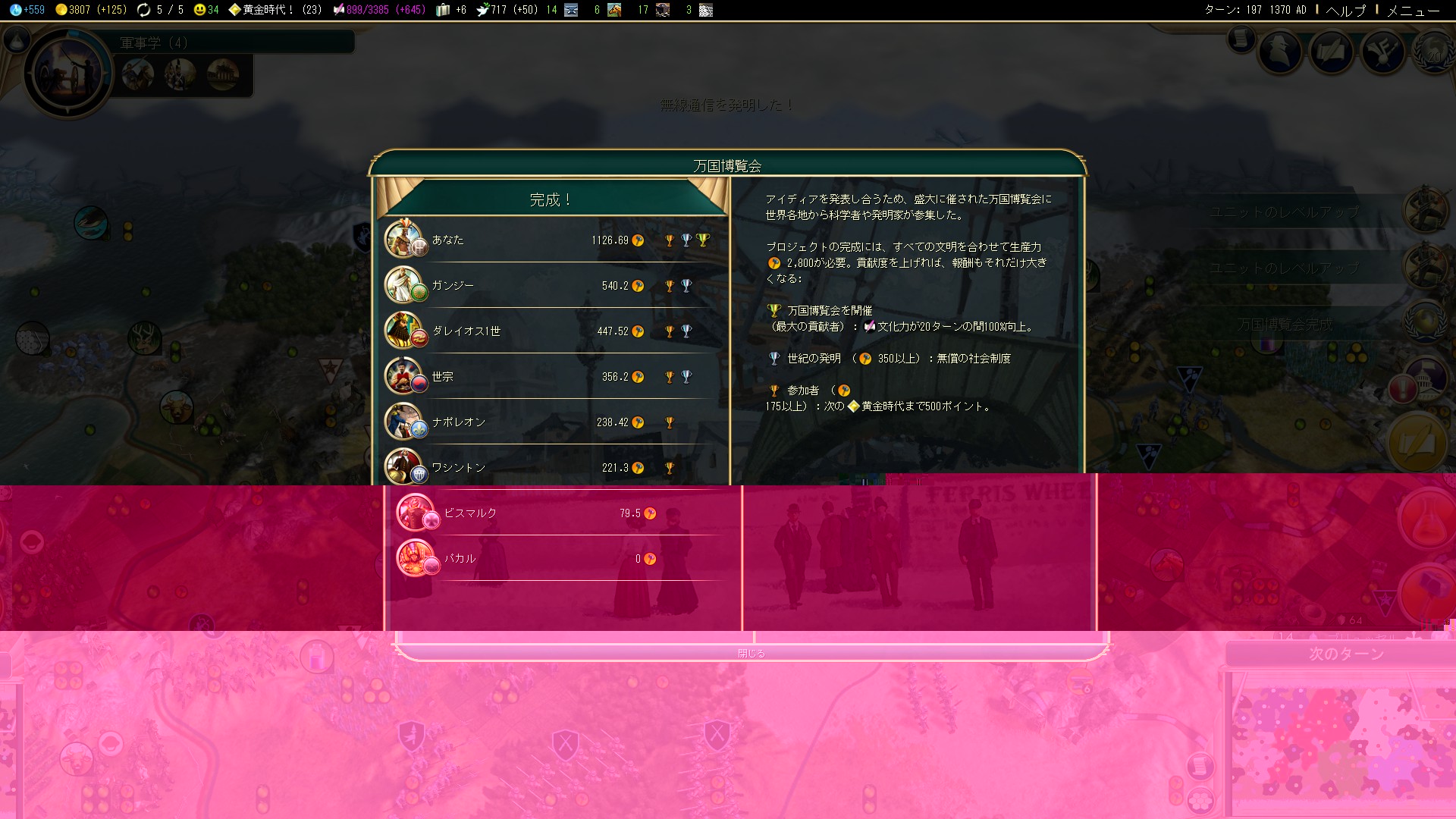This screenshot has width=1456, height=819.
Task: Select ビスマルク row in contribution list
Action: pos(557,513)
